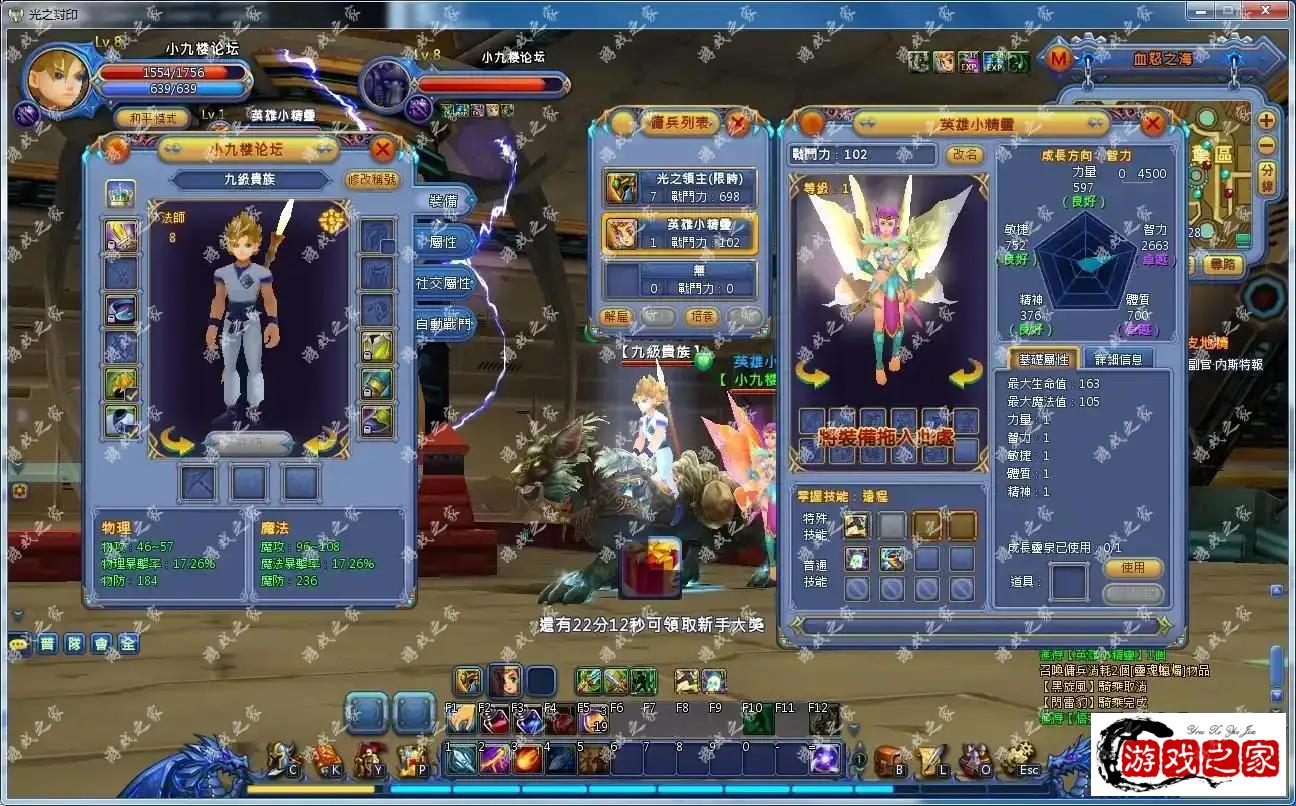This screenshot has width=1296, height=806.
Task: Open the backpack chest icon near the B key
Action: [x=888, y=757]
